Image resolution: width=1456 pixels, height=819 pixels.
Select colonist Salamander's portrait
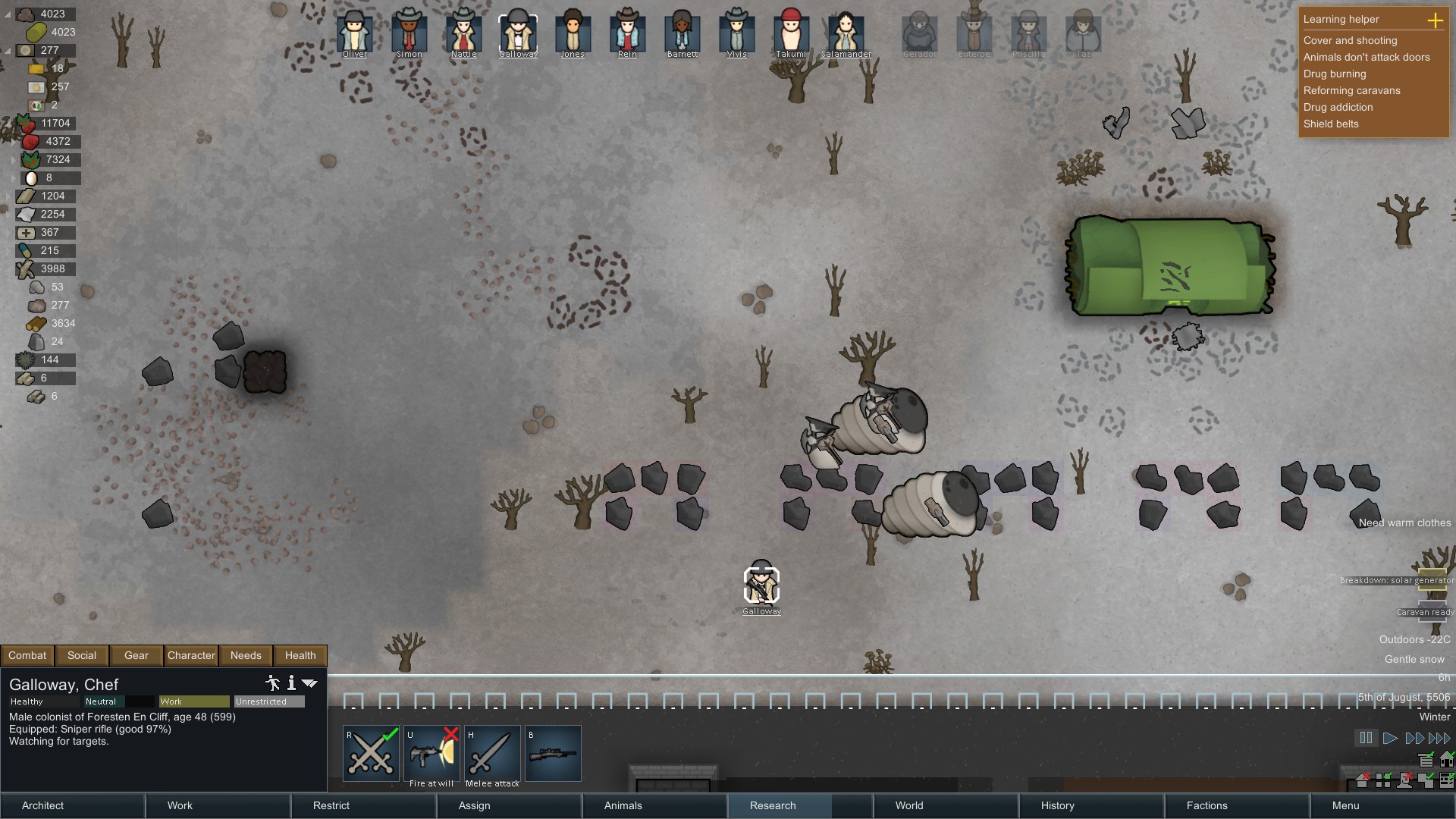(x=846, y=33)
